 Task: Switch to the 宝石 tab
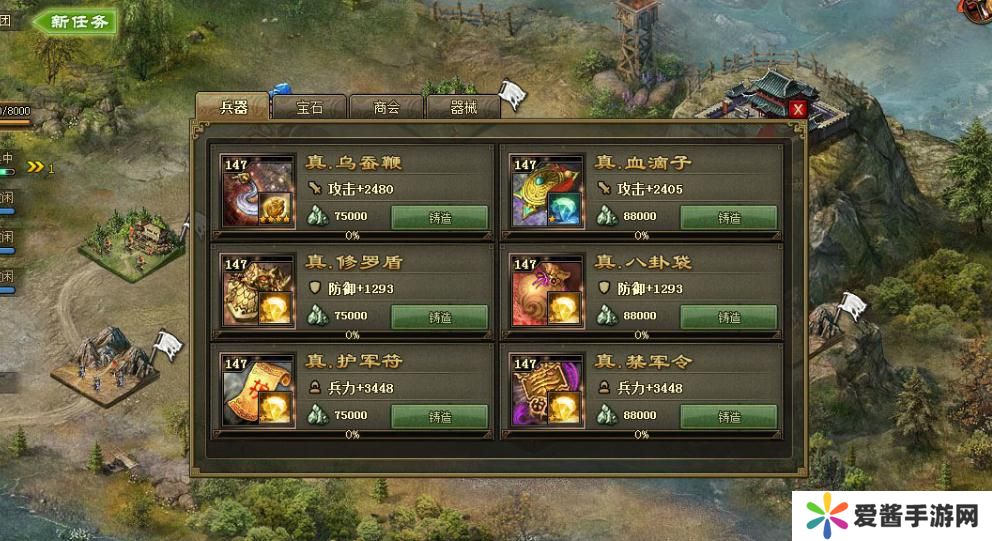309,107
